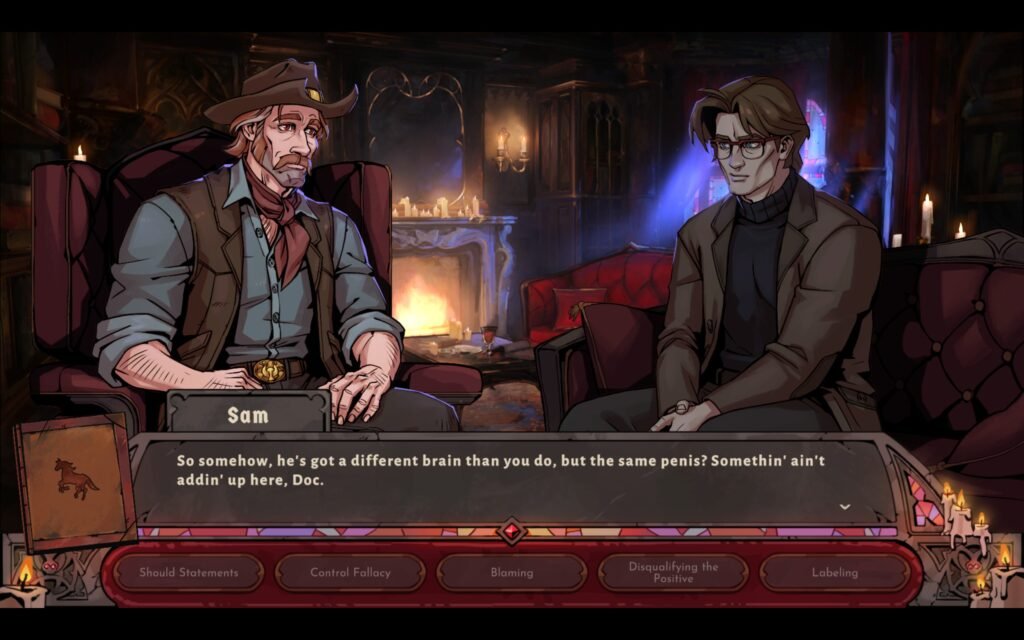The height and width of the screenshot is (640, 1024).
Task: Open the horse-emblem journal book
Action: (74, 481)
